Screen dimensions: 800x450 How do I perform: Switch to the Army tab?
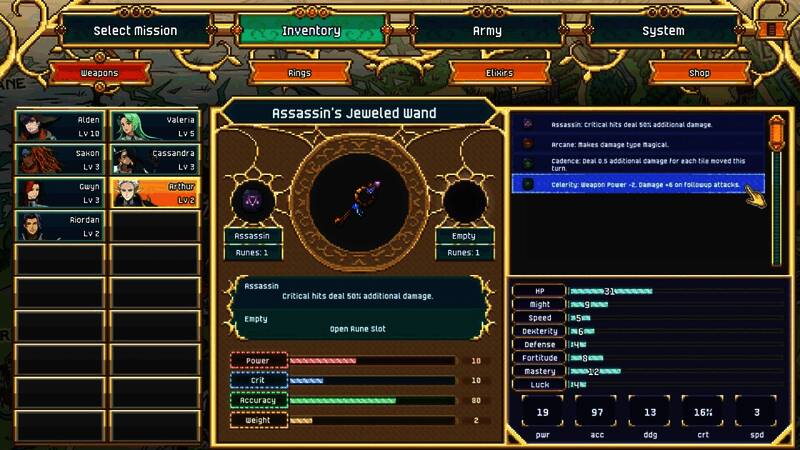click(486, 30)
